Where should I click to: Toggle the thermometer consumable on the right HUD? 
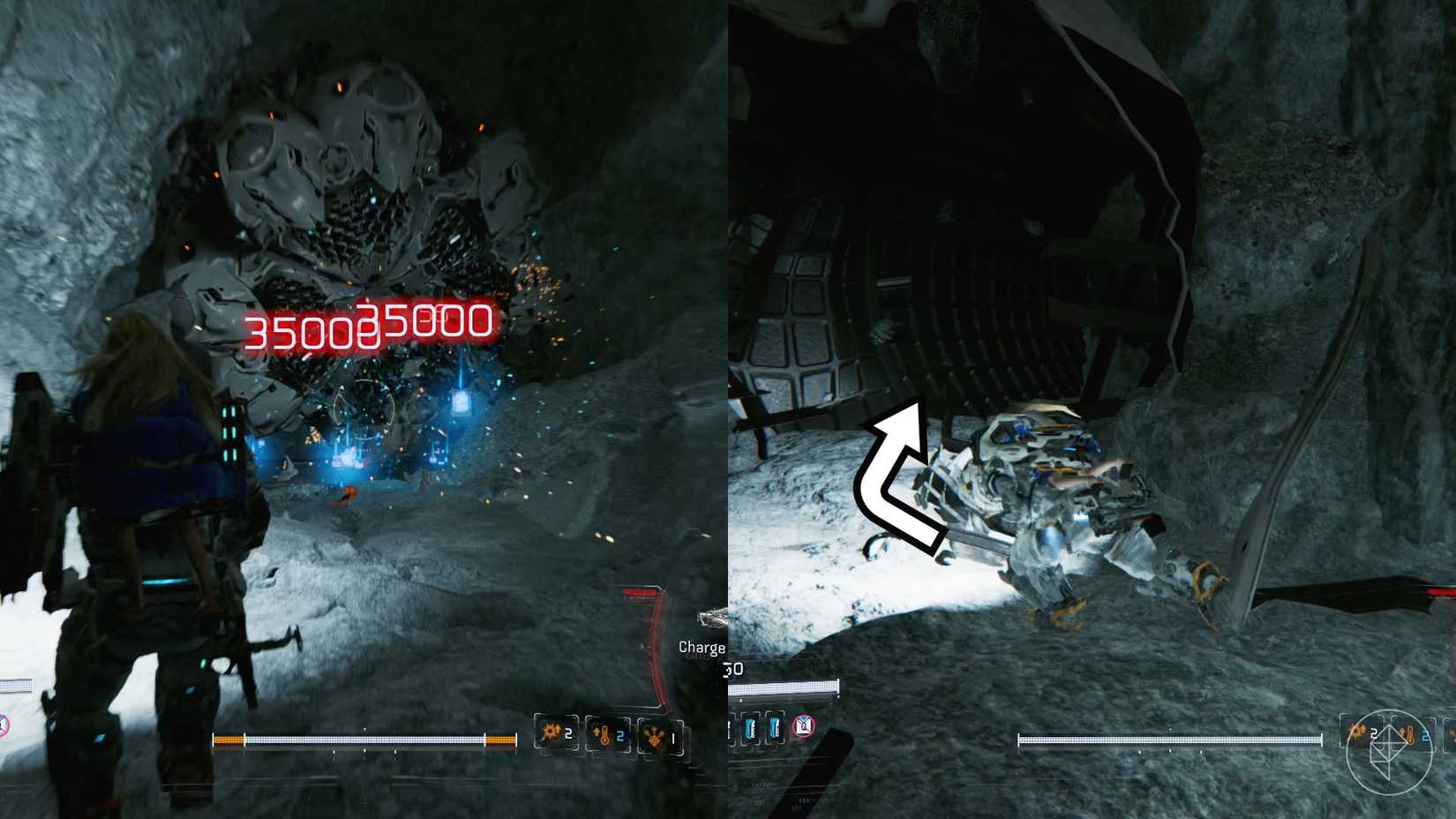pyautogui.click(x=1409, y=735)
